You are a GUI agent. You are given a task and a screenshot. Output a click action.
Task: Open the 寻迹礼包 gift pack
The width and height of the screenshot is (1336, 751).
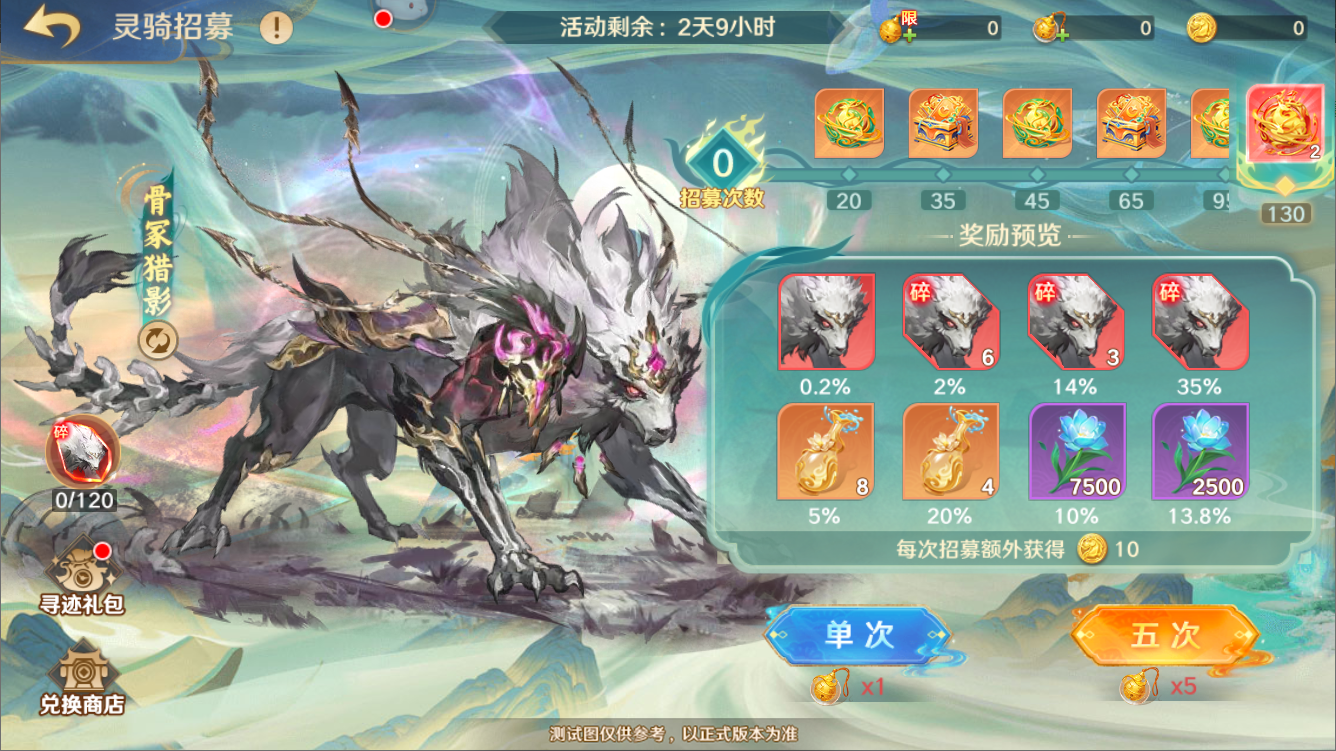(x=82, y=575)
